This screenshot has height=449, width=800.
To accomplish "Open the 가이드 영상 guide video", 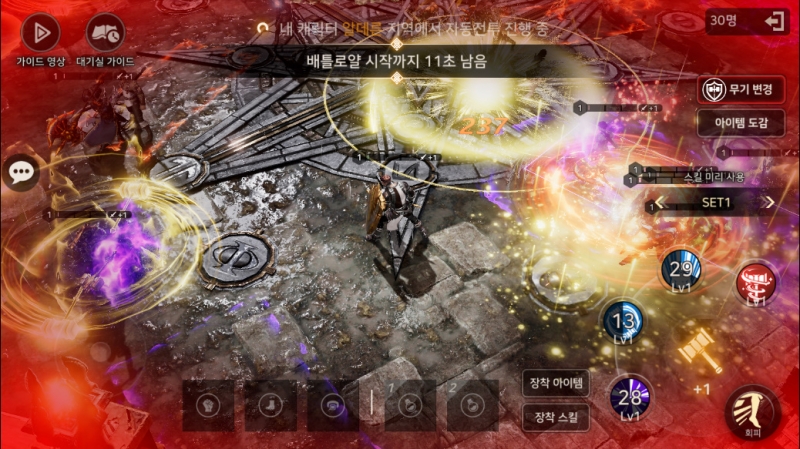I will coord(40,33).
